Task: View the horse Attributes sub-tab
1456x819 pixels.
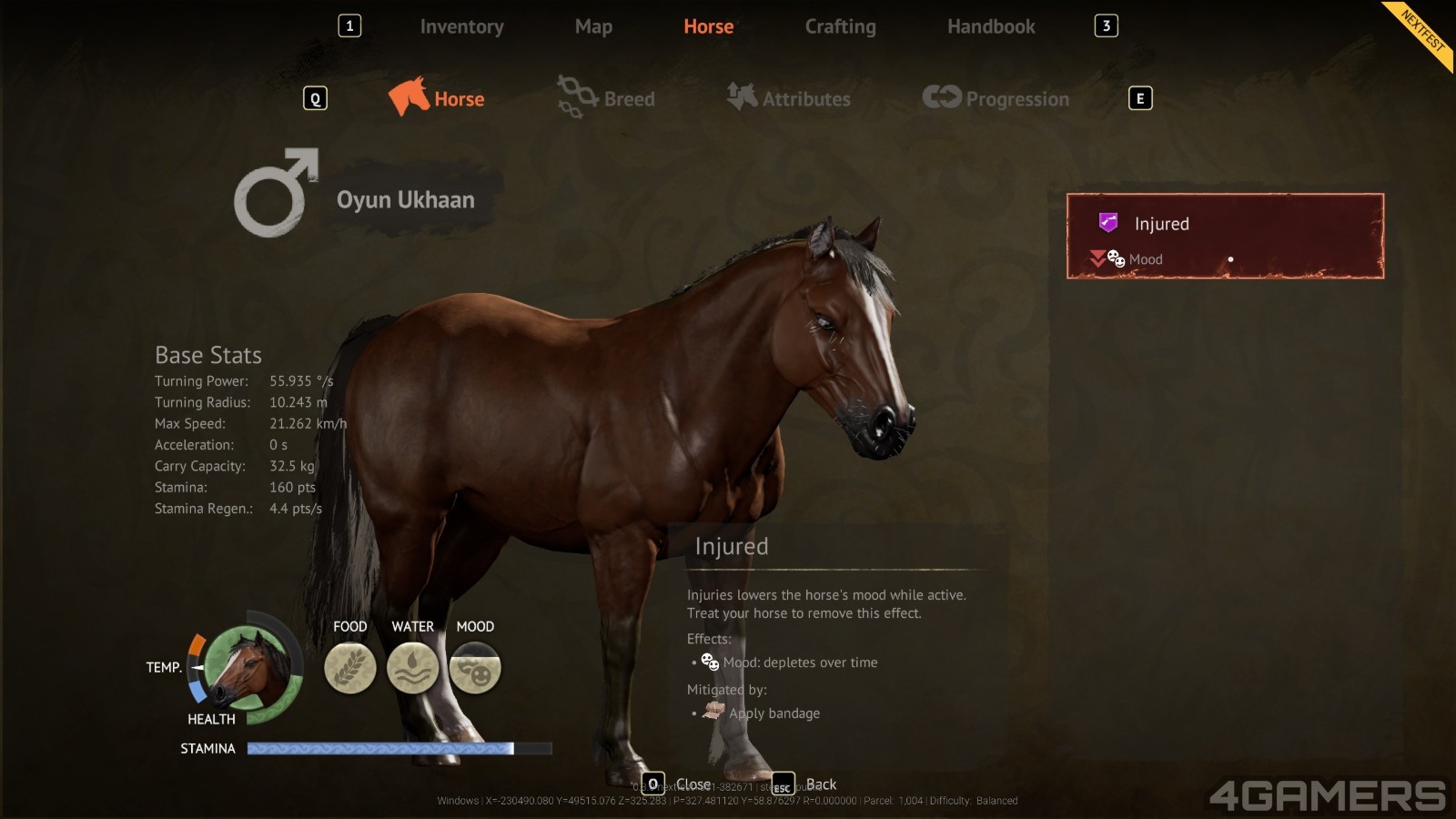Action: point(789,98)
